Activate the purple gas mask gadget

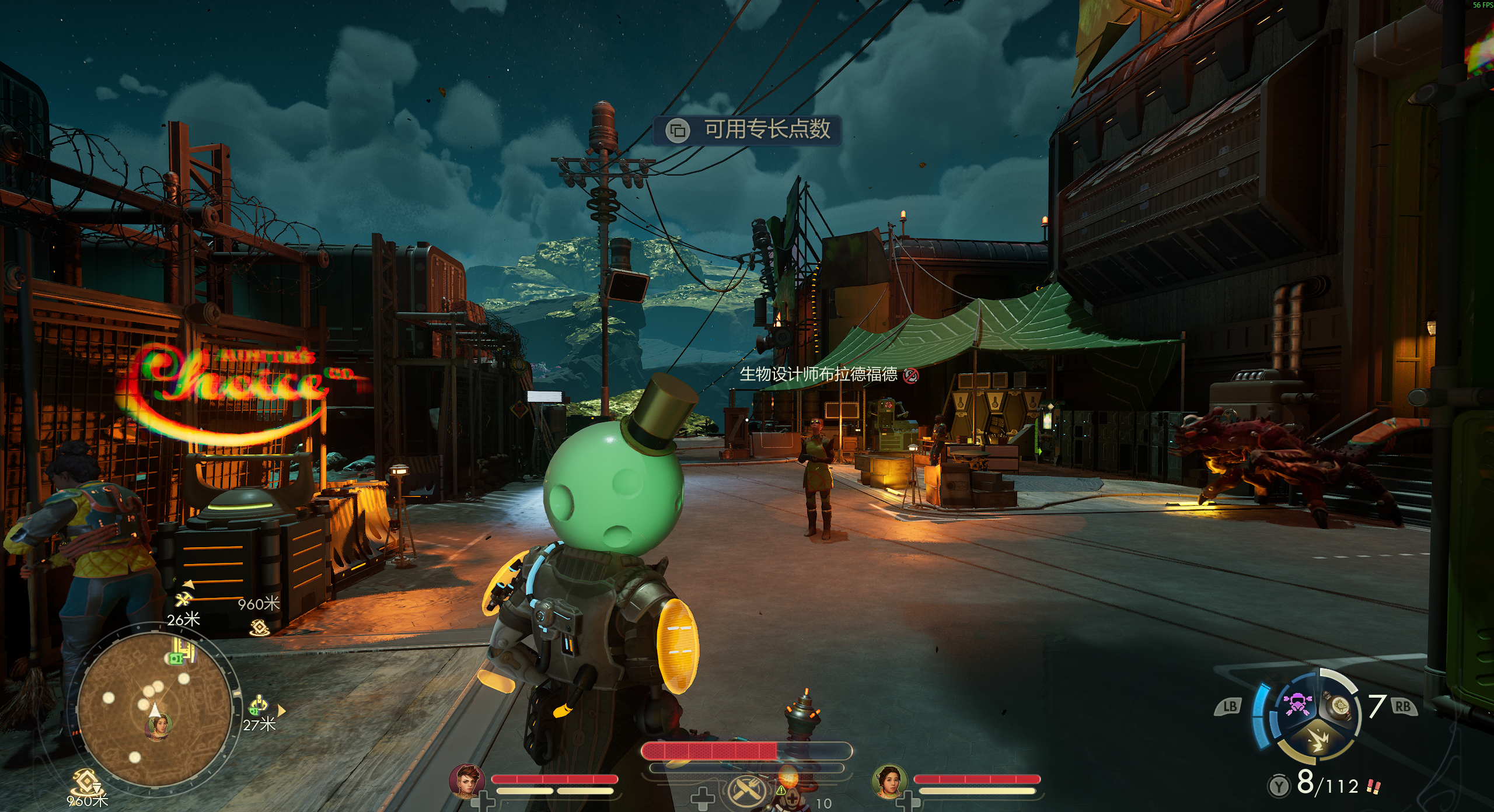pyautogui.click(x=1297, y=705)
